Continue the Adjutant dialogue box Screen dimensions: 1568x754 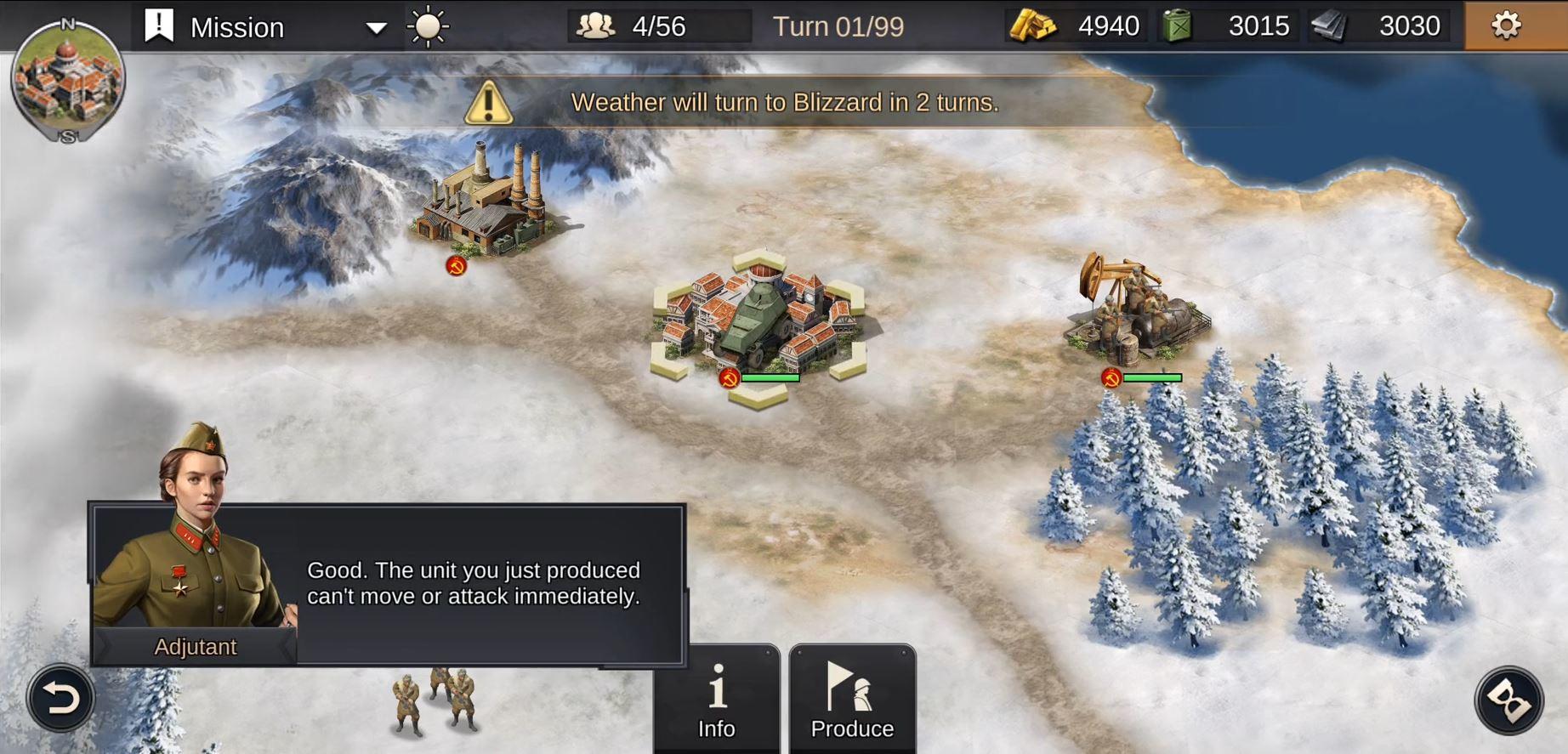(x=473, y=584)
